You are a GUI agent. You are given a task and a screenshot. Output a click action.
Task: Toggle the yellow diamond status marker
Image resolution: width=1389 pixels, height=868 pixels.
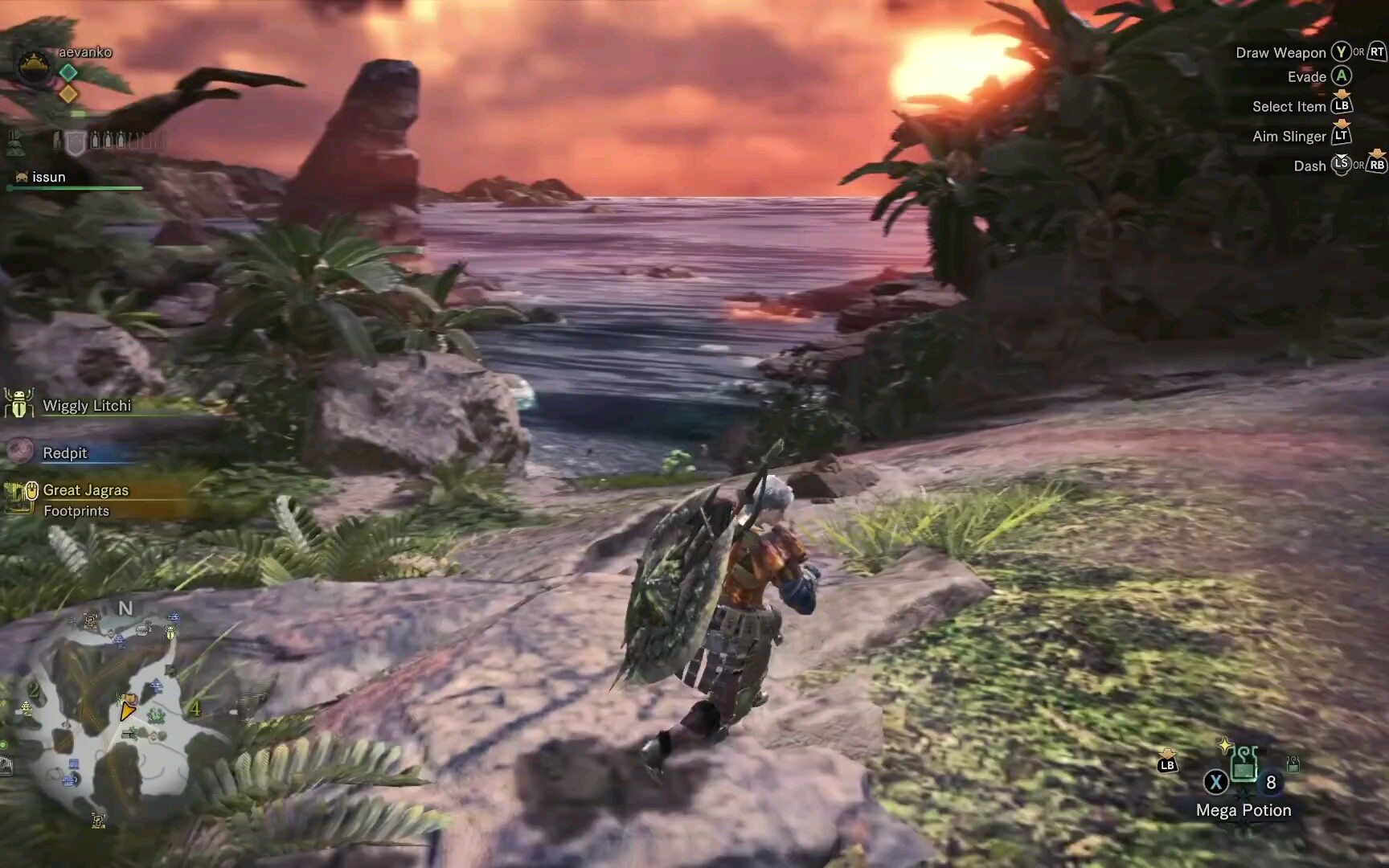click(x=68, y=93)
